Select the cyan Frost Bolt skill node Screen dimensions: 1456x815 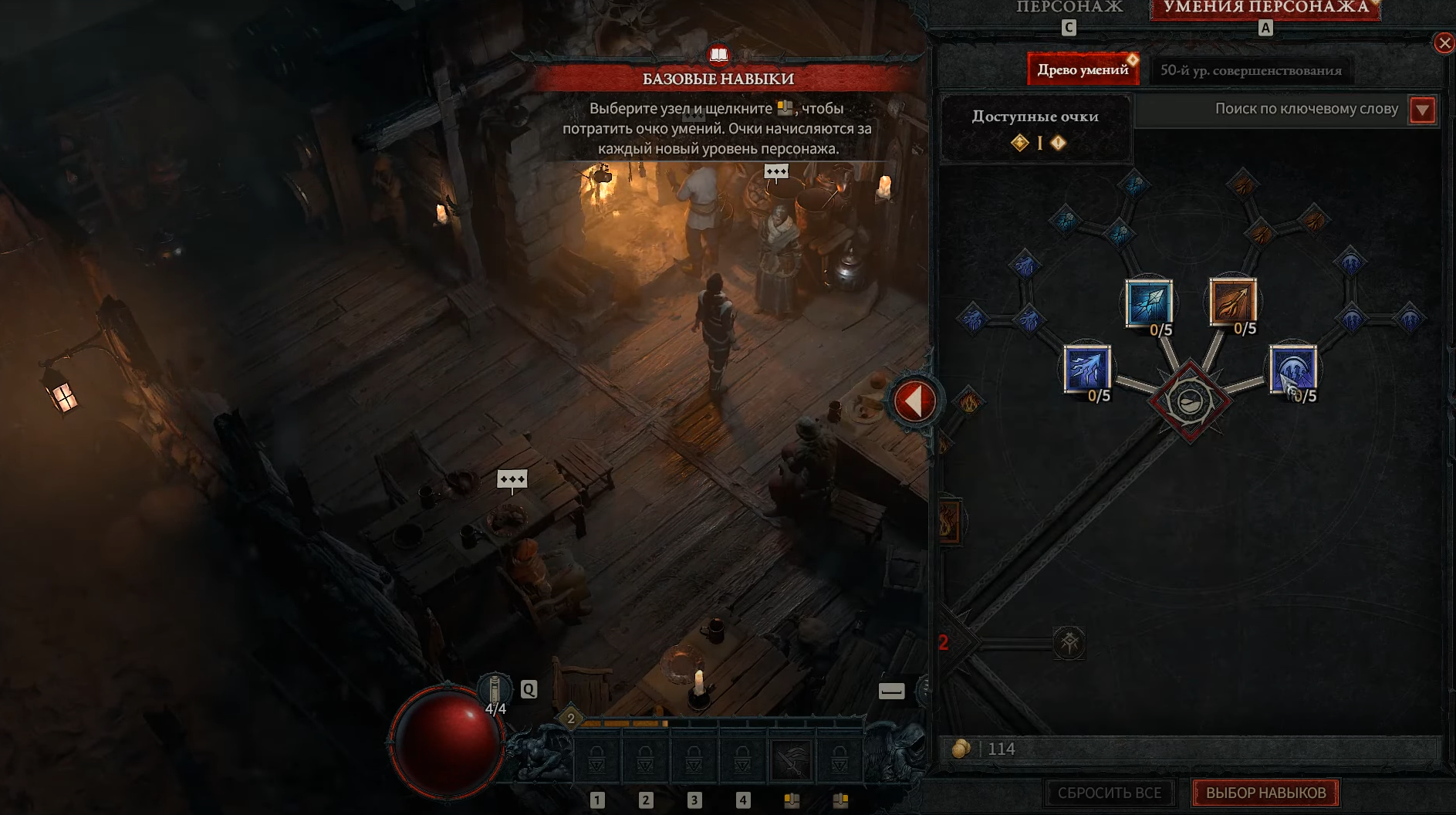coord(1148,302)
